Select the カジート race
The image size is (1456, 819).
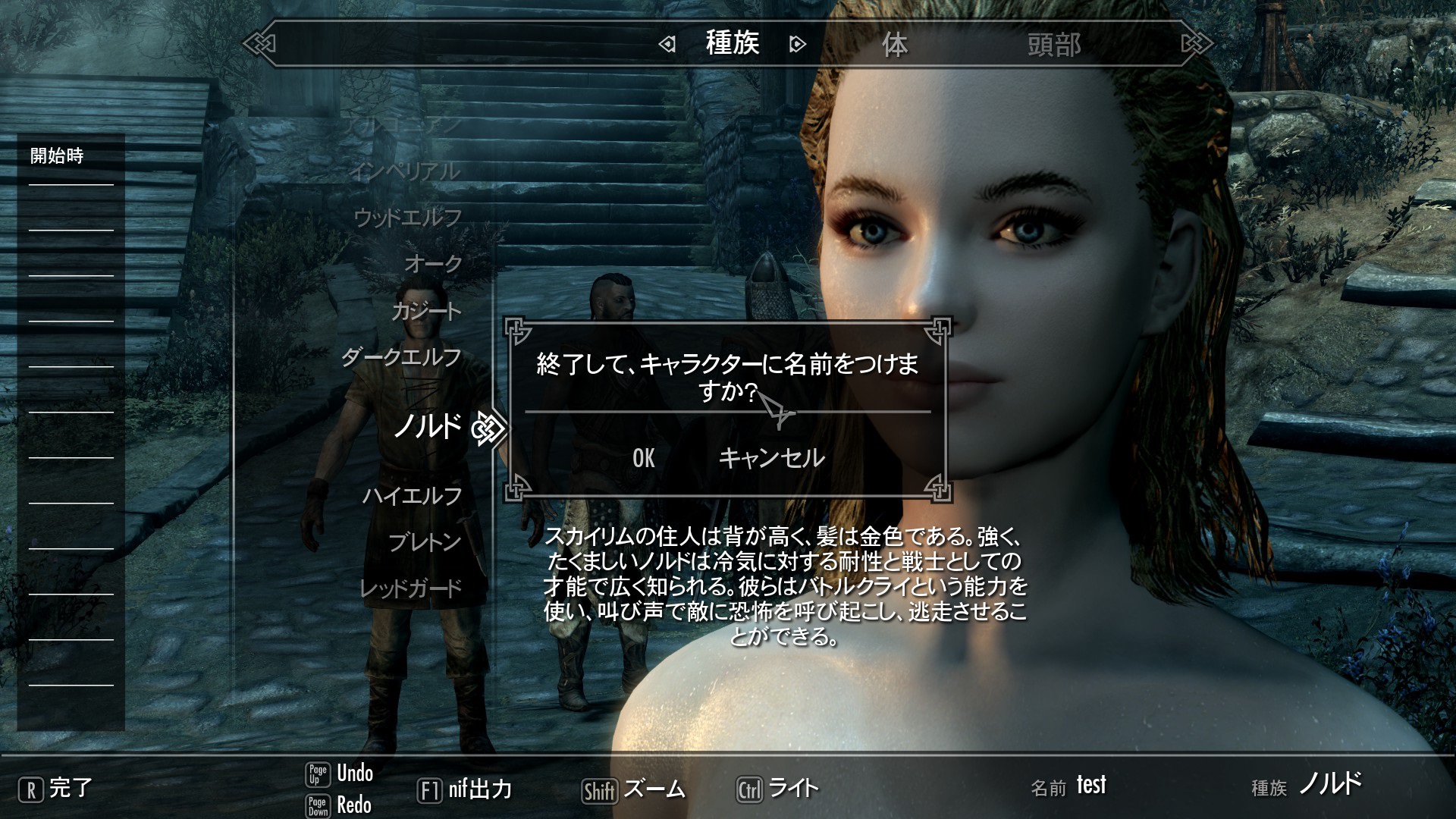(x=425, y=309)
